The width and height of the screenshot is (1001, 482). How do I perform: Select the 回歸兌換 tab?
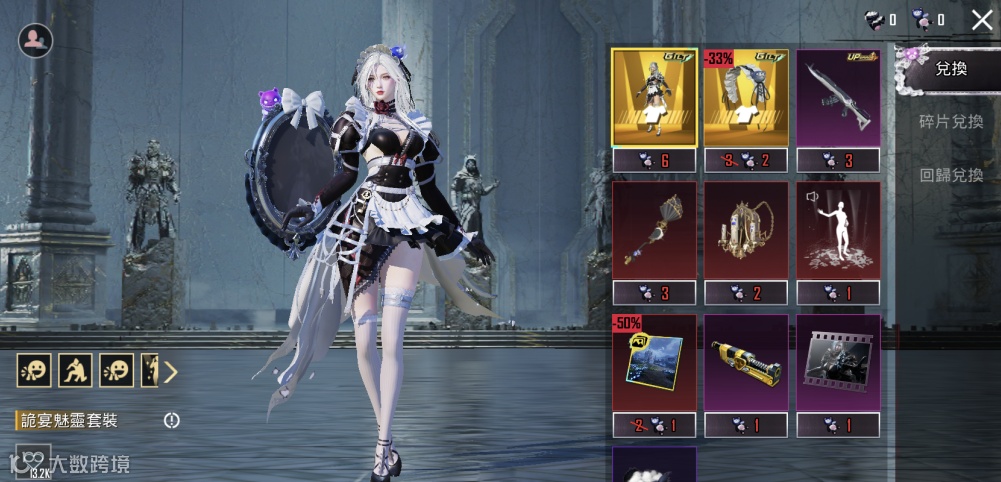point(950,175)
